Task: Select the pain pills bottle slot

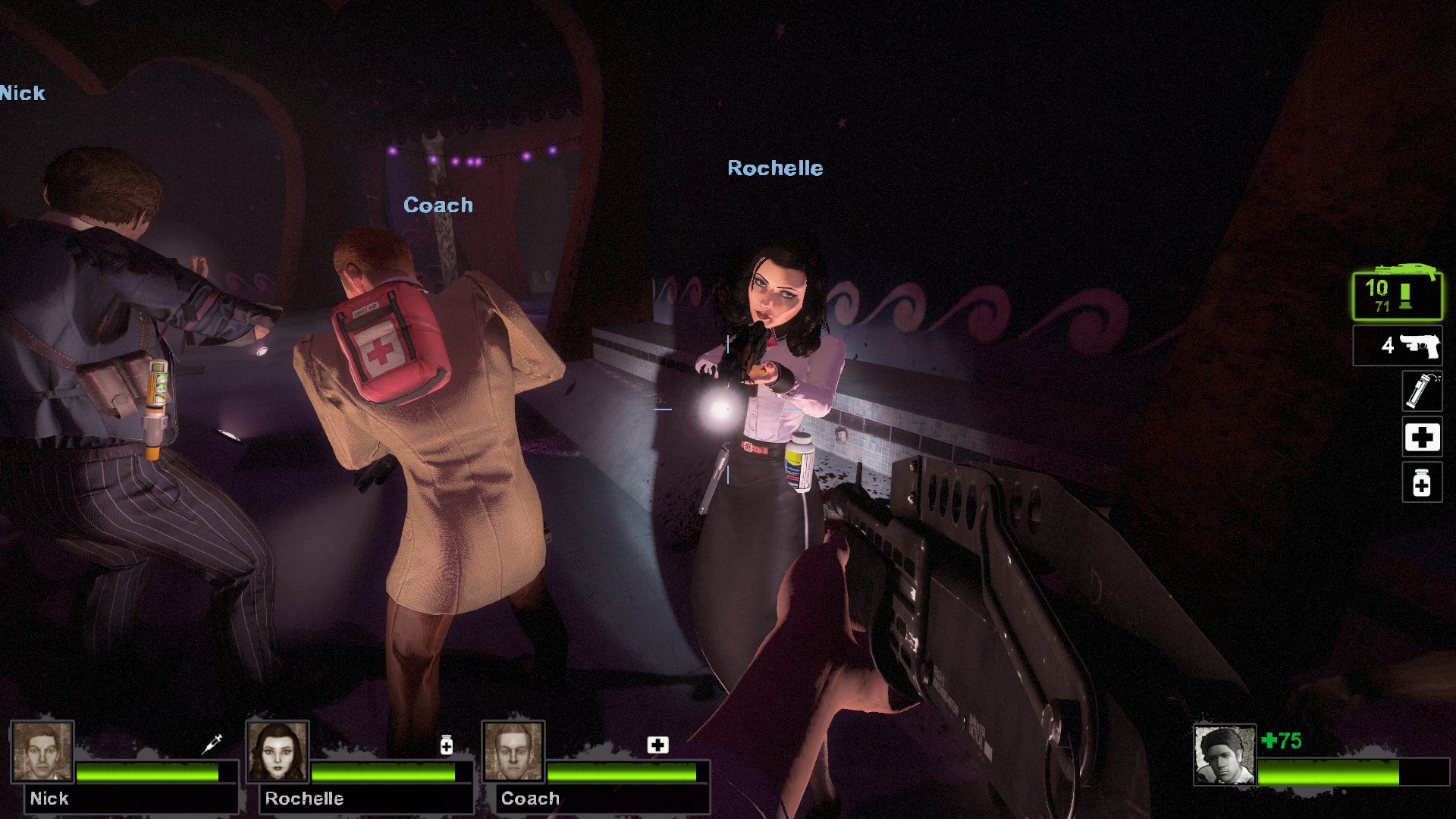Action: (x=1421, y=482)
